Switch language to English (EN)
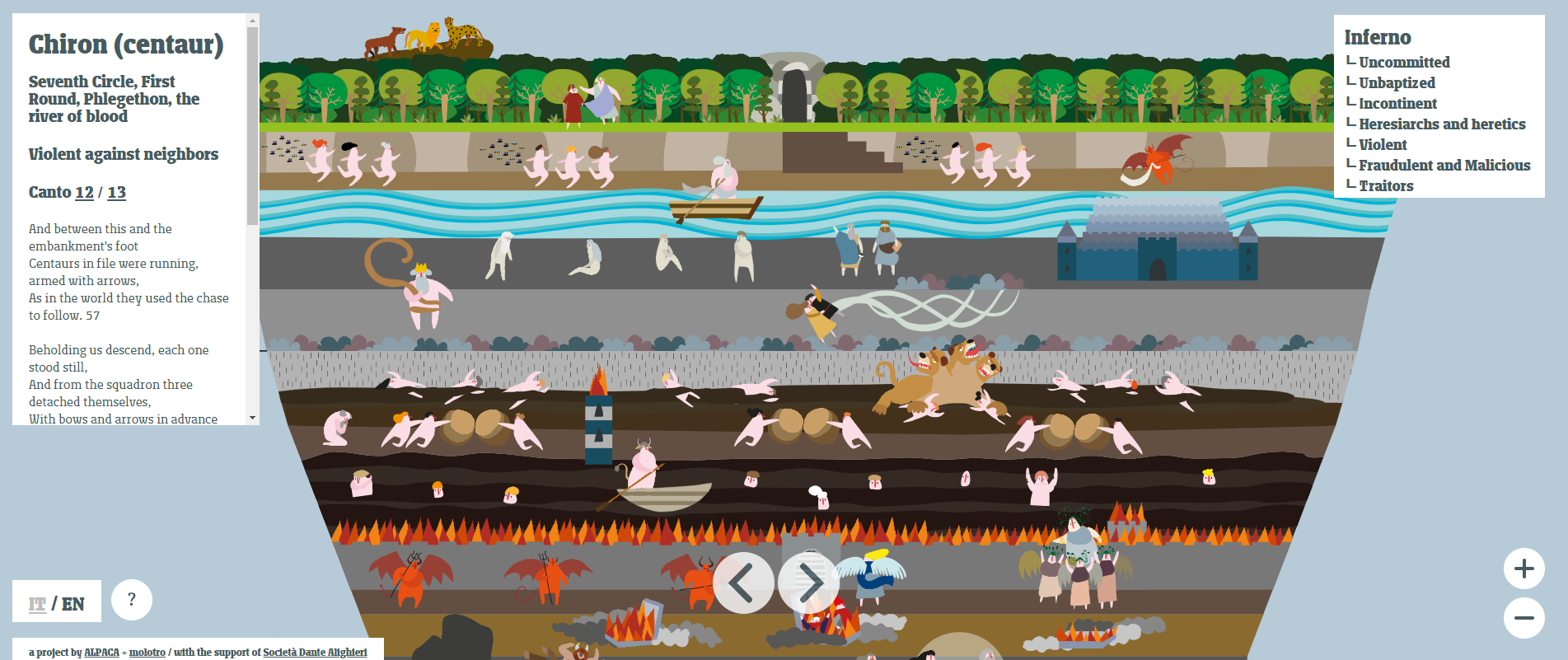This screenshot has height=660, width=1568. tap(73, 604)
